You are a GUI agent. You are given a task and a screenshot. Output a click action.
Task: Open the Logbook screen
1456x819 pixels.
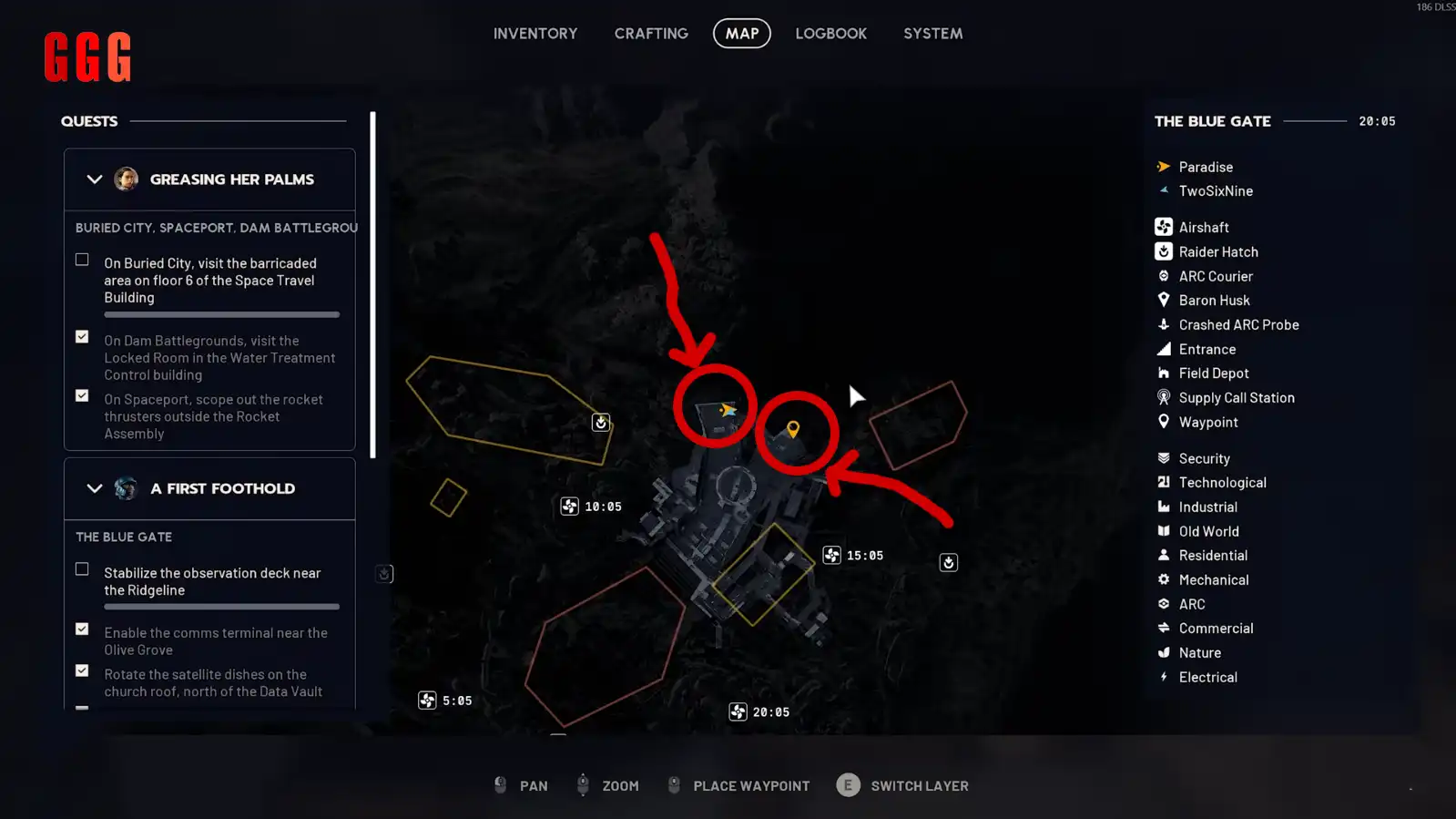pos(830,33)
